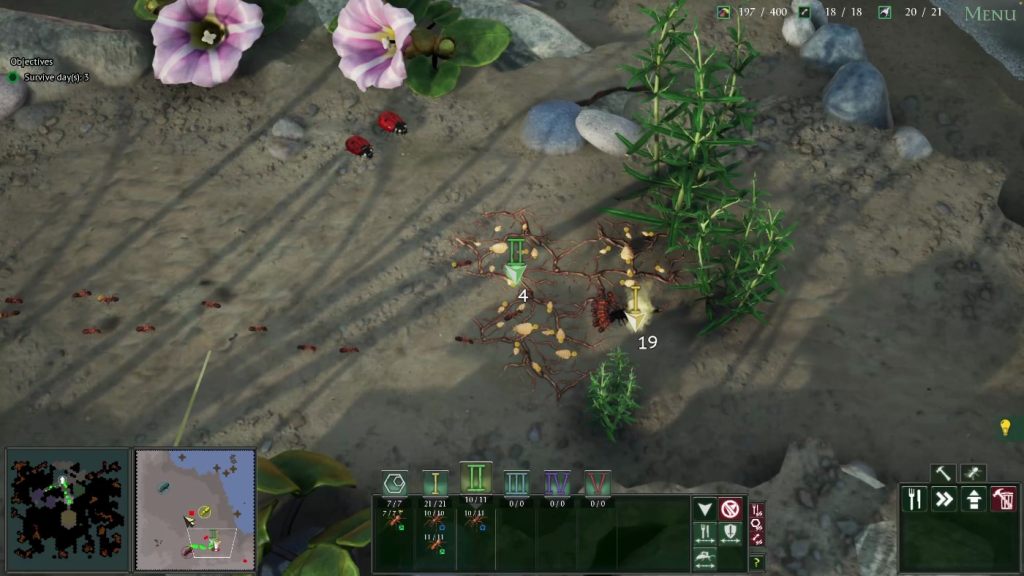
Task: Switch to the hammer build tab
Action: tap(943, 473)
